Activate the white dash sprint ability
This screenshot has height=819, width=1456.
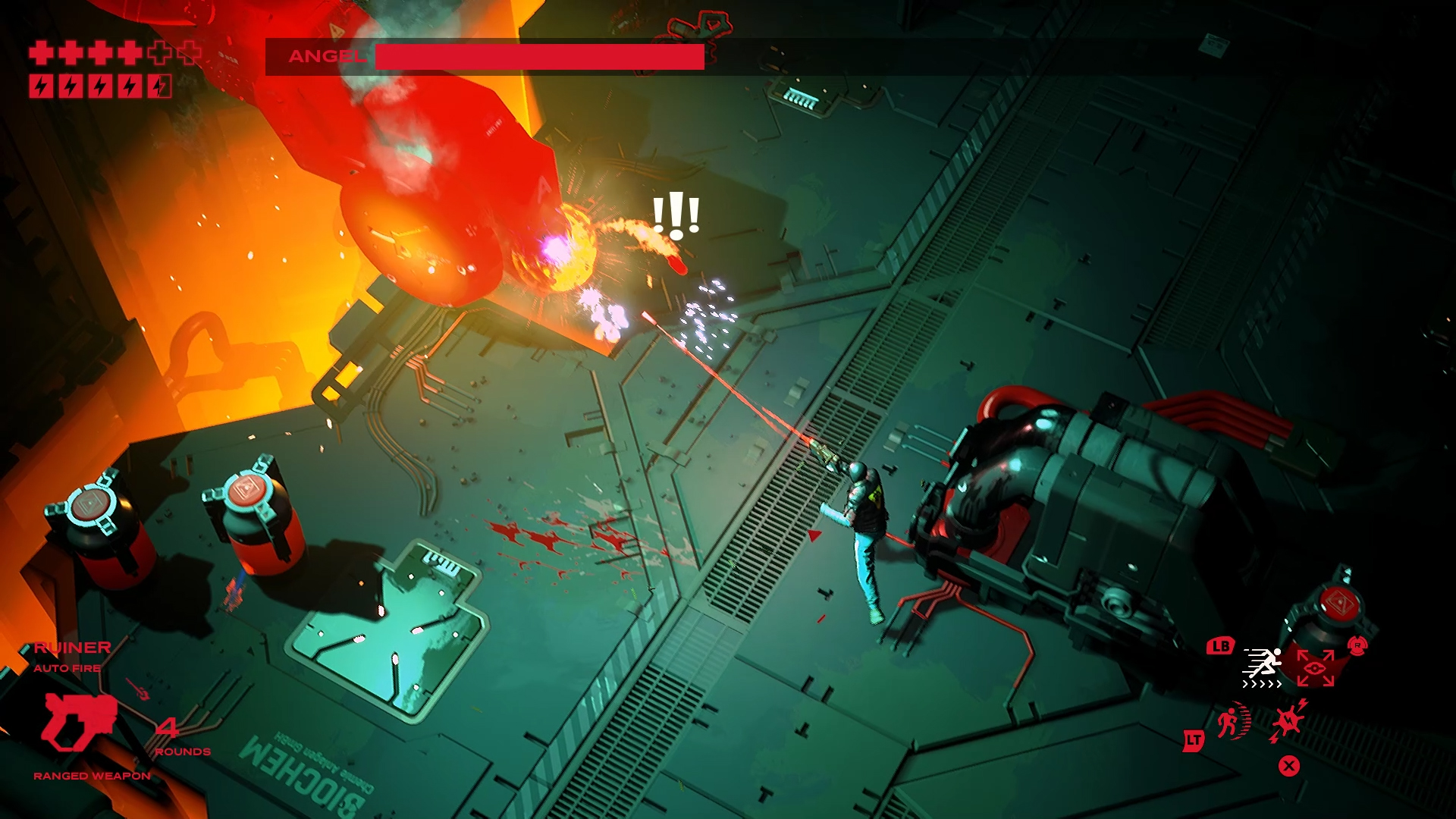[1262, 665]
